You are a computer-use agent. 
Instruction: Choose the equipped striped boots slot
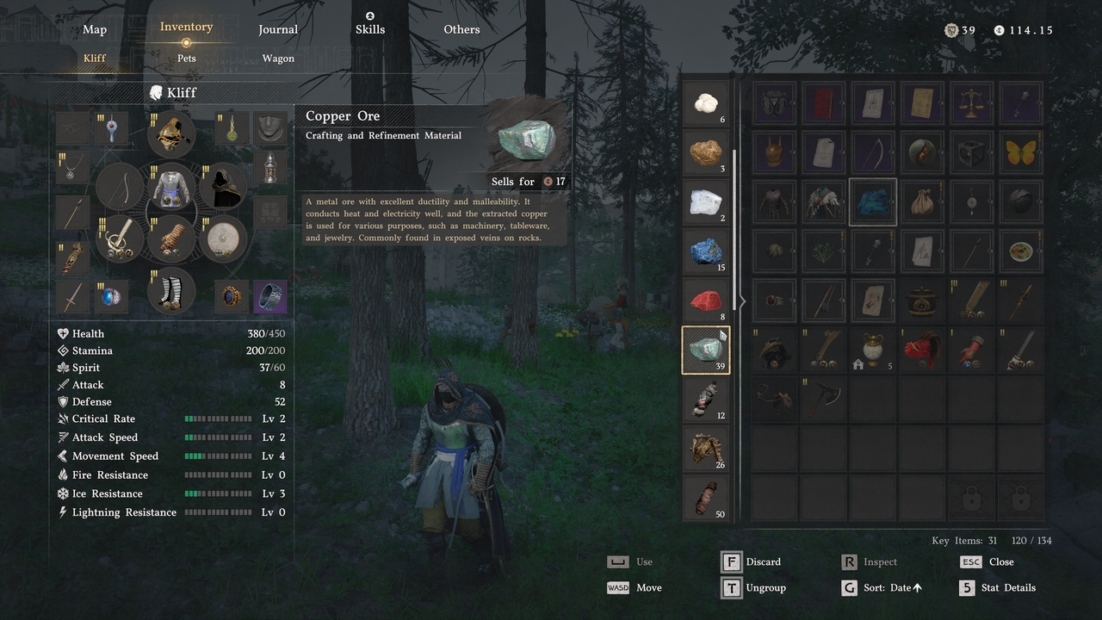[x=172, y=291]
